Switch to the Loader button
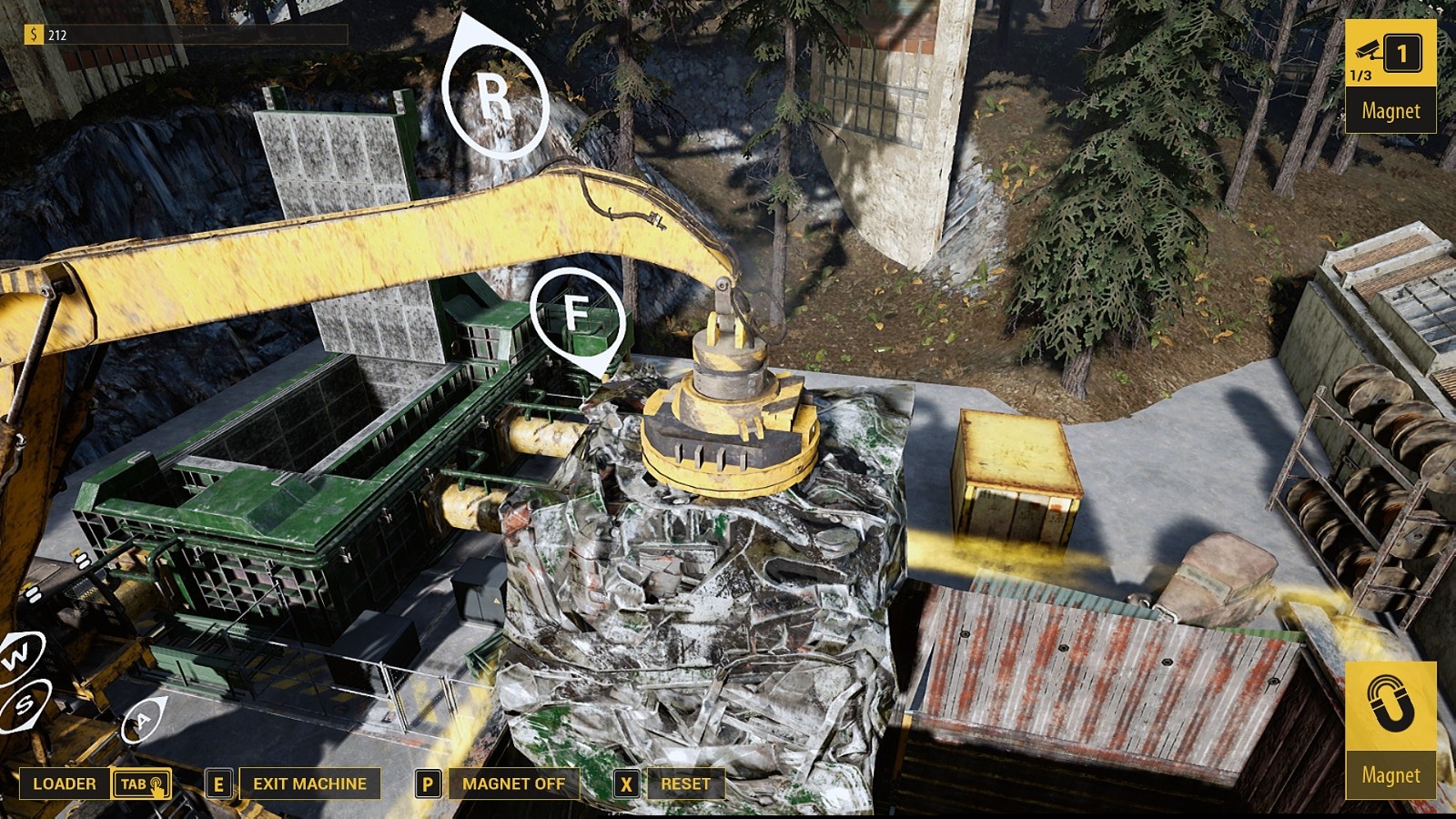Screen dimensions: 1456x819 pyautogui.click(x=65, y=784)
